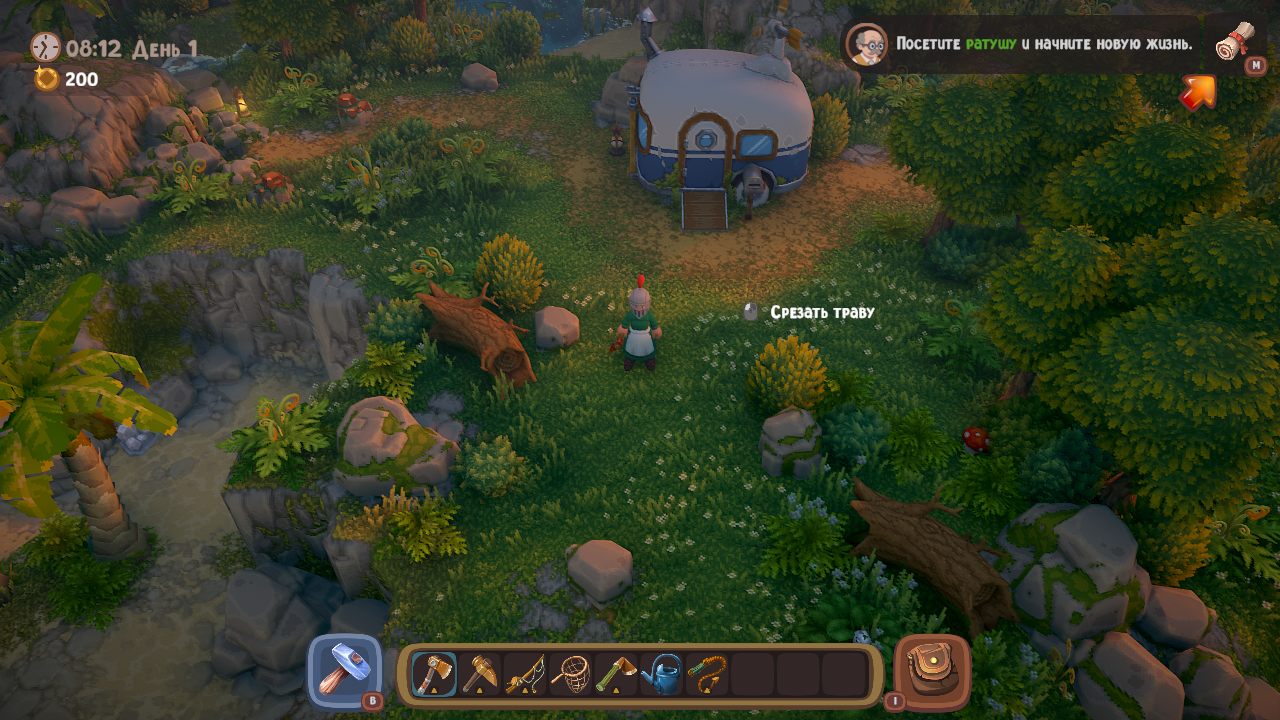
Task: Select the green-handled hoe slot
Action: tap(617, 675)
